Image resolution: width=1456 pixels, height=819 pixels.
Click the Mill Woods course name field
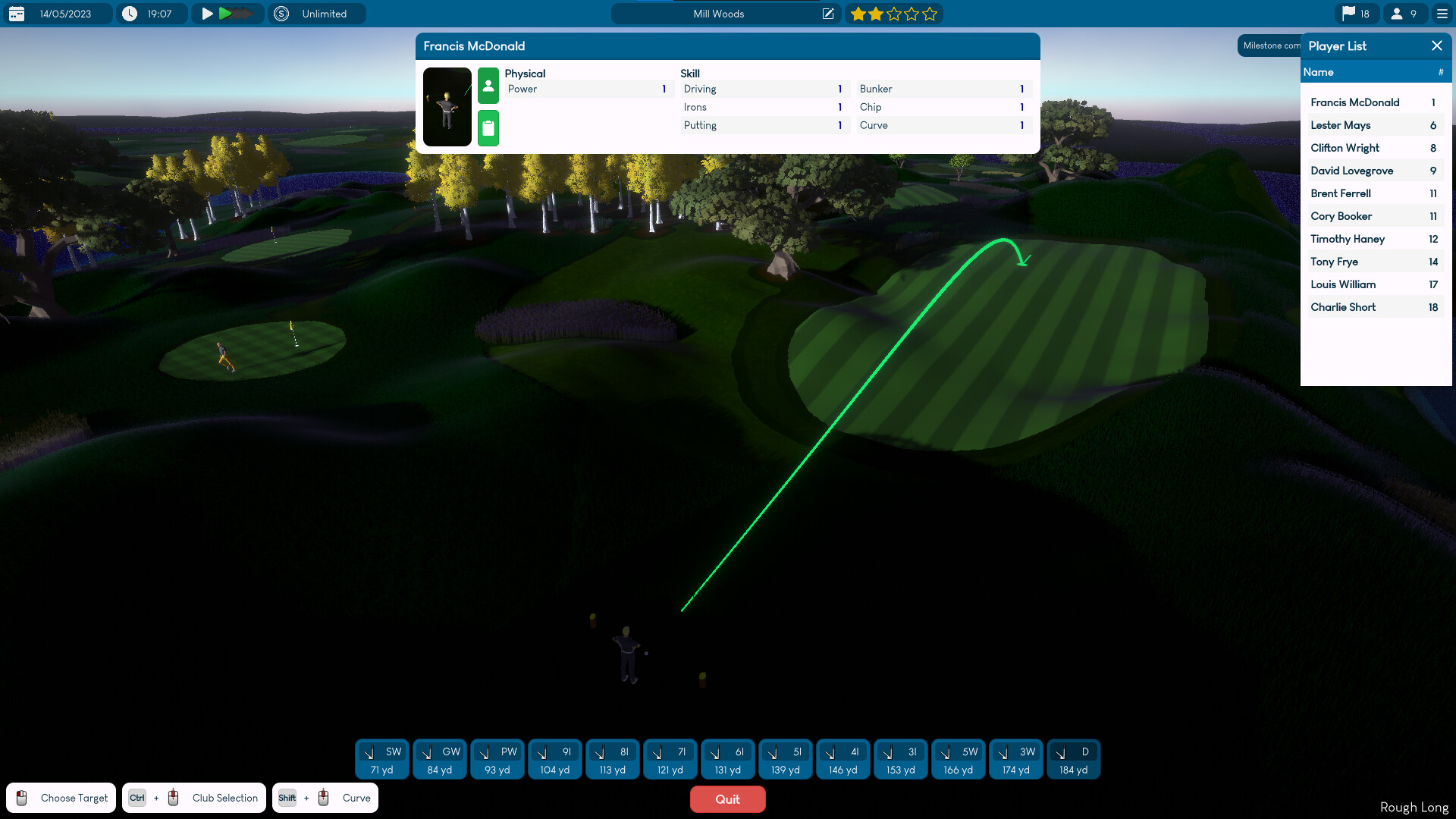(x=717, y=13)
